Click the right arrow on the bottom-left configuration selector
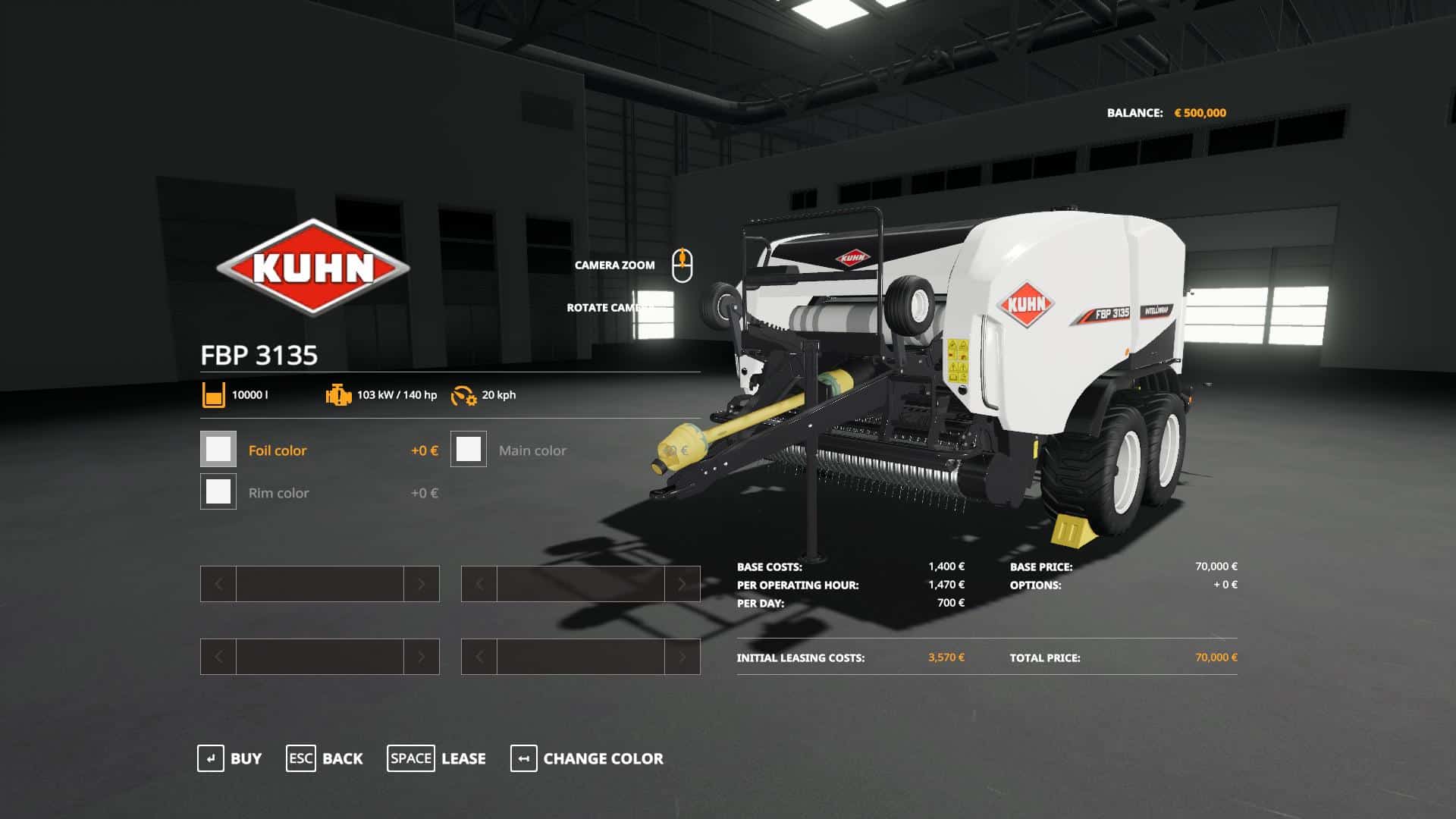The height and width of the screenshot is (819, 1456). point(422,657)
